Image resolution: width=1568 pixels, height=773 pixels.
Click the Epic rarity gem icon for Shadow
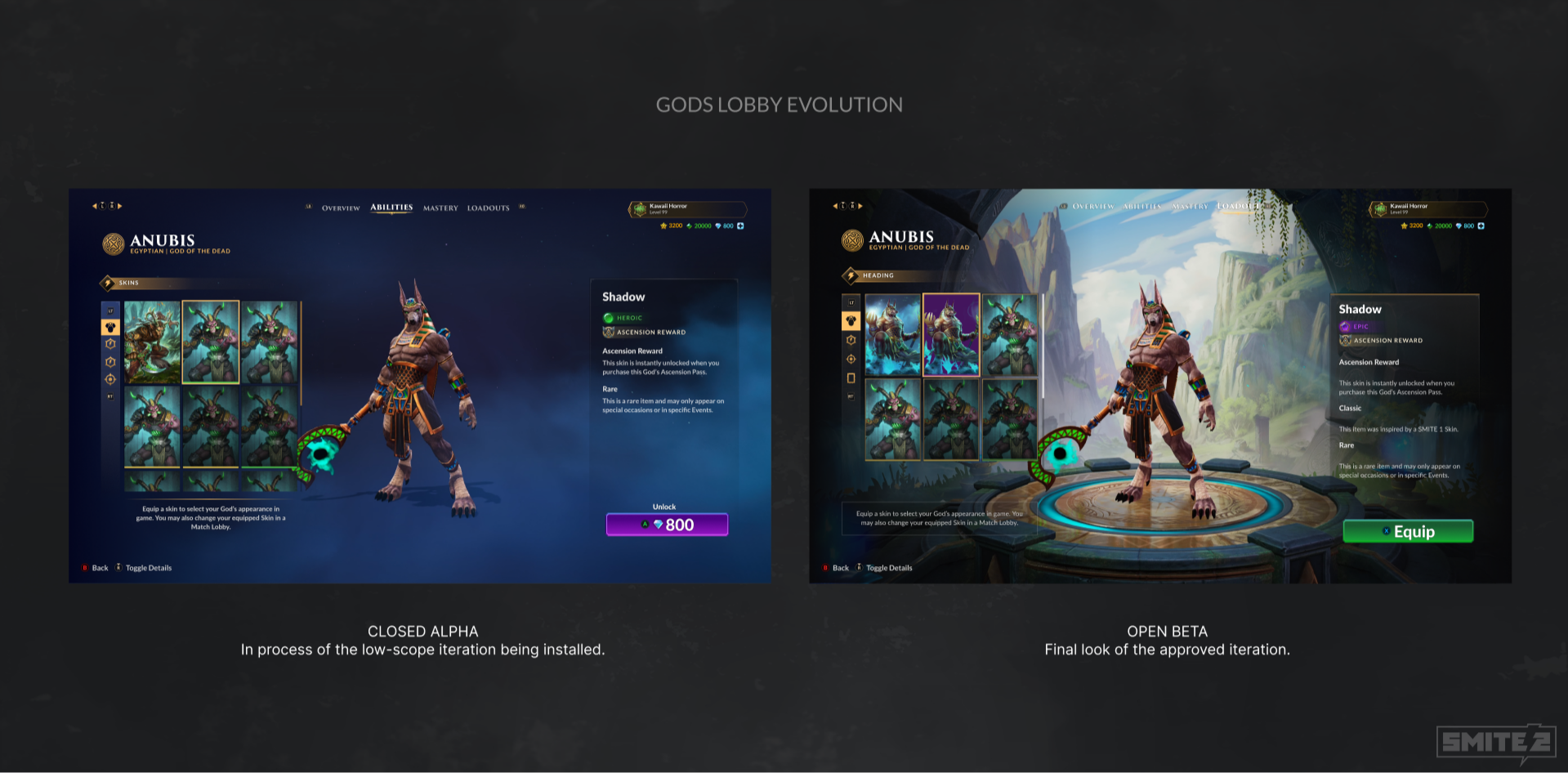point(1343,326)
